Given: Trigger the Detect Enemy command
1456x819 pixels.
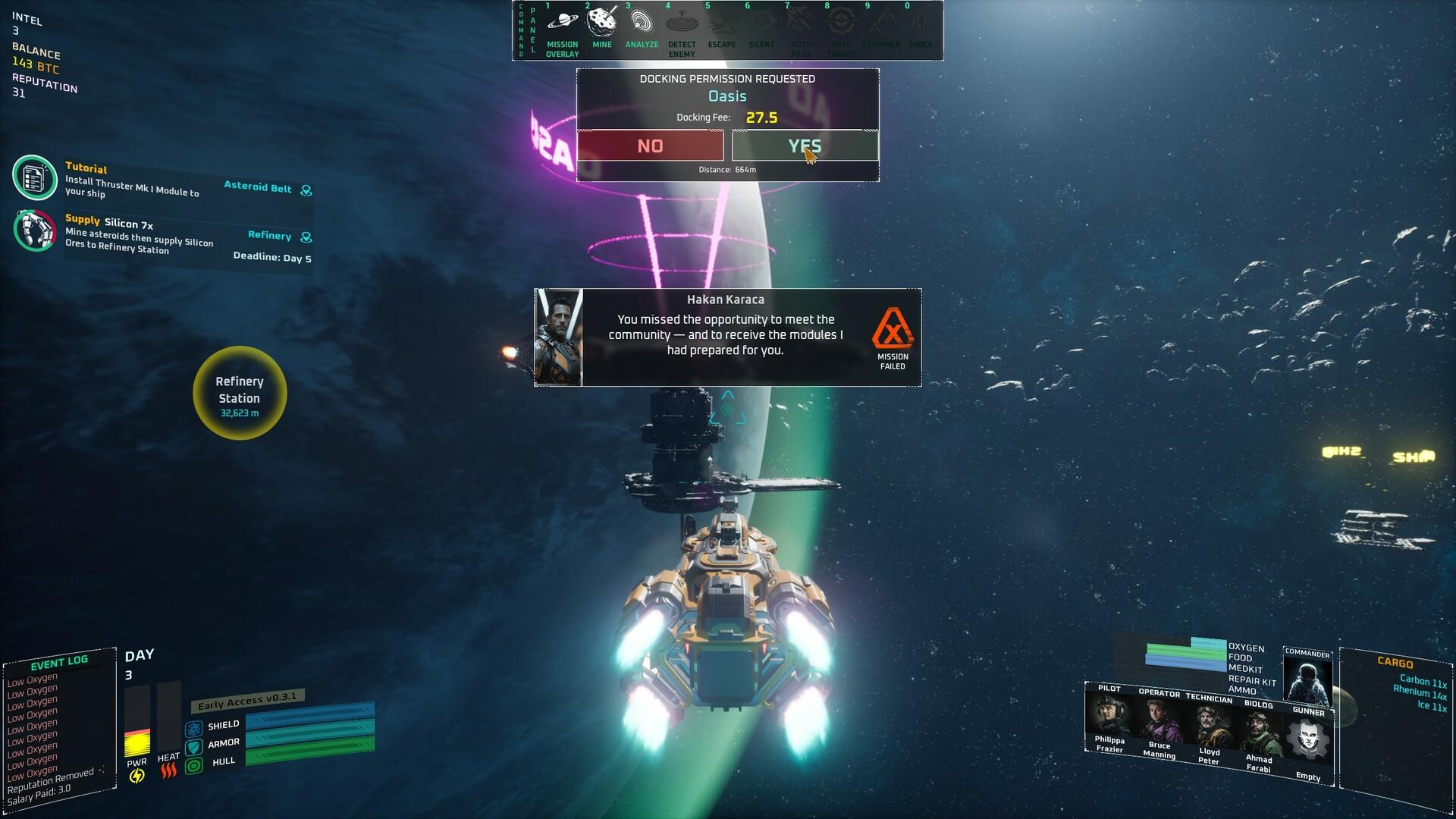Looking at the screenshot, I should [682, 29].
